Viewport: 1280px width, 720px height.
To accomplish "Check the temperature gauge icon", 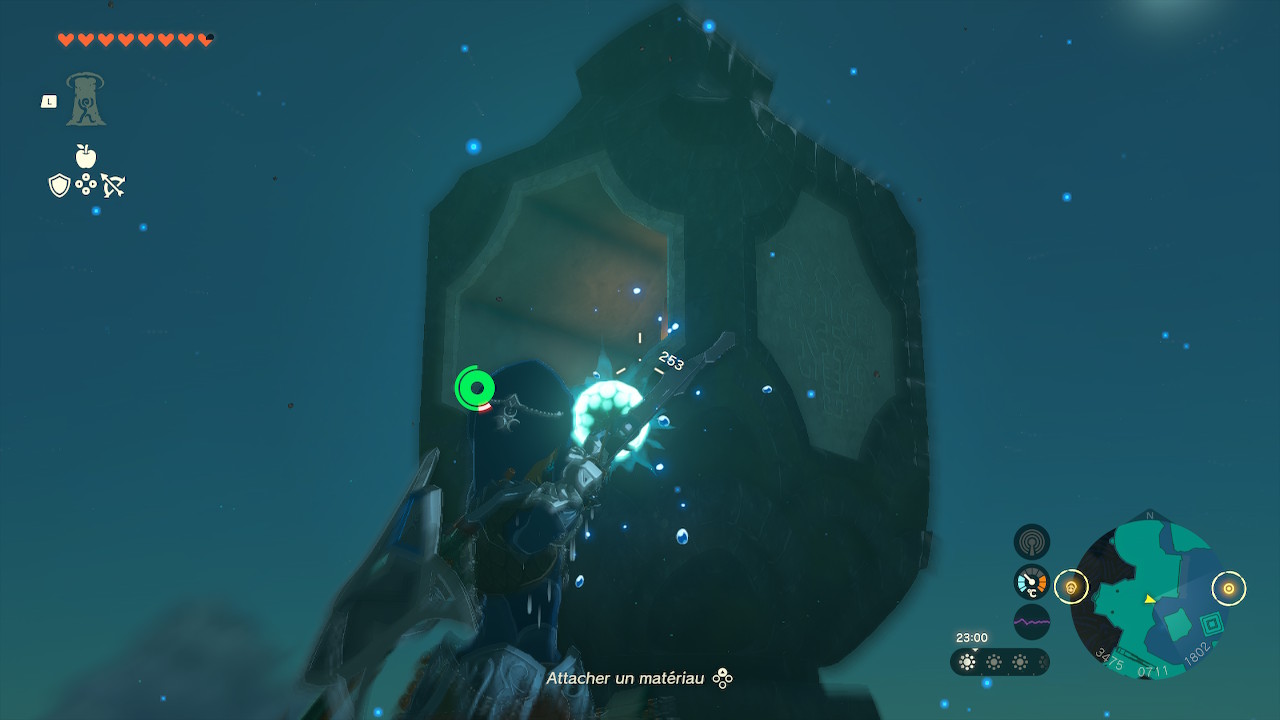I will tap(1032, 582).
